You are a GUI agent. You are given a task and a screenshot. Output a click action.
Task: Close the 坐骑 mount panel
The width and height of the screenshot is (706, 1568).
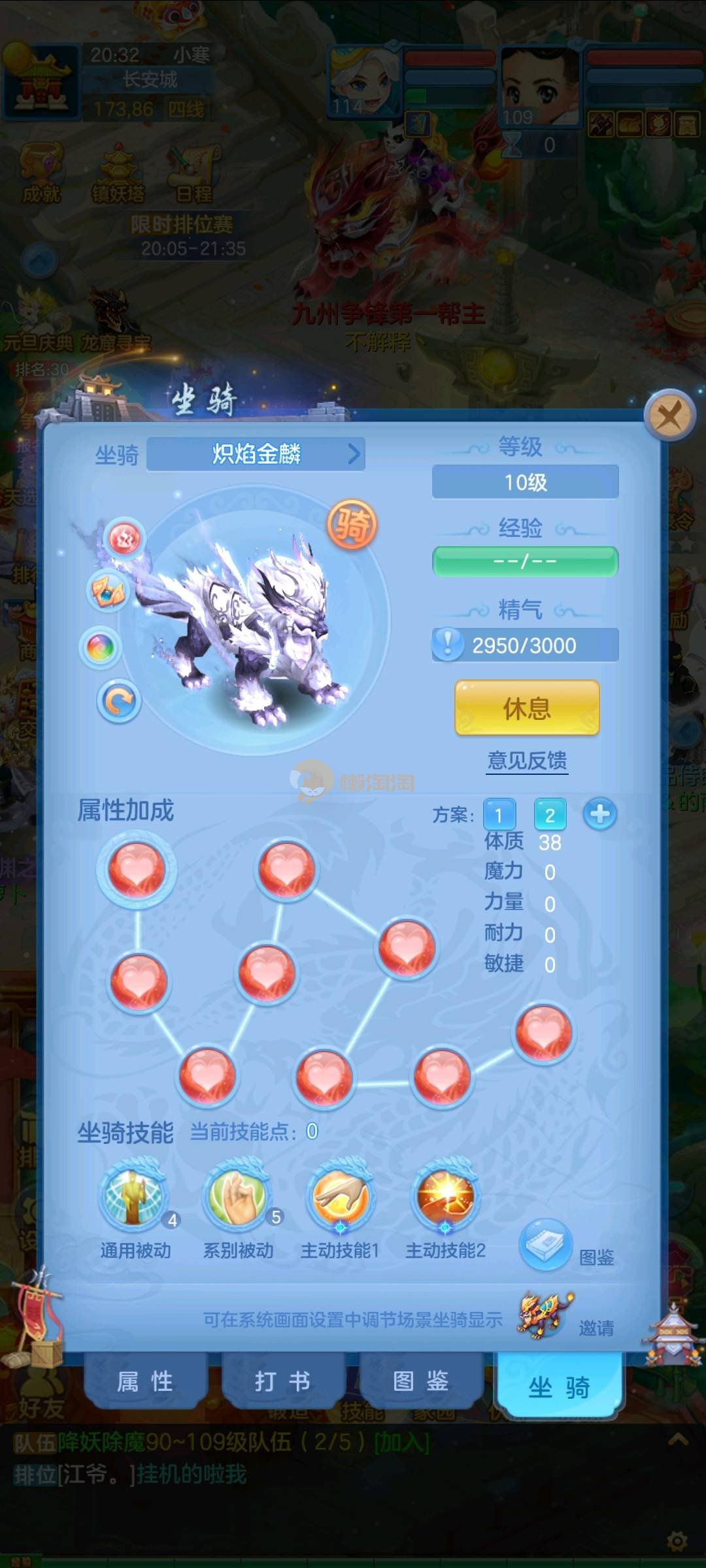(669, 414)
